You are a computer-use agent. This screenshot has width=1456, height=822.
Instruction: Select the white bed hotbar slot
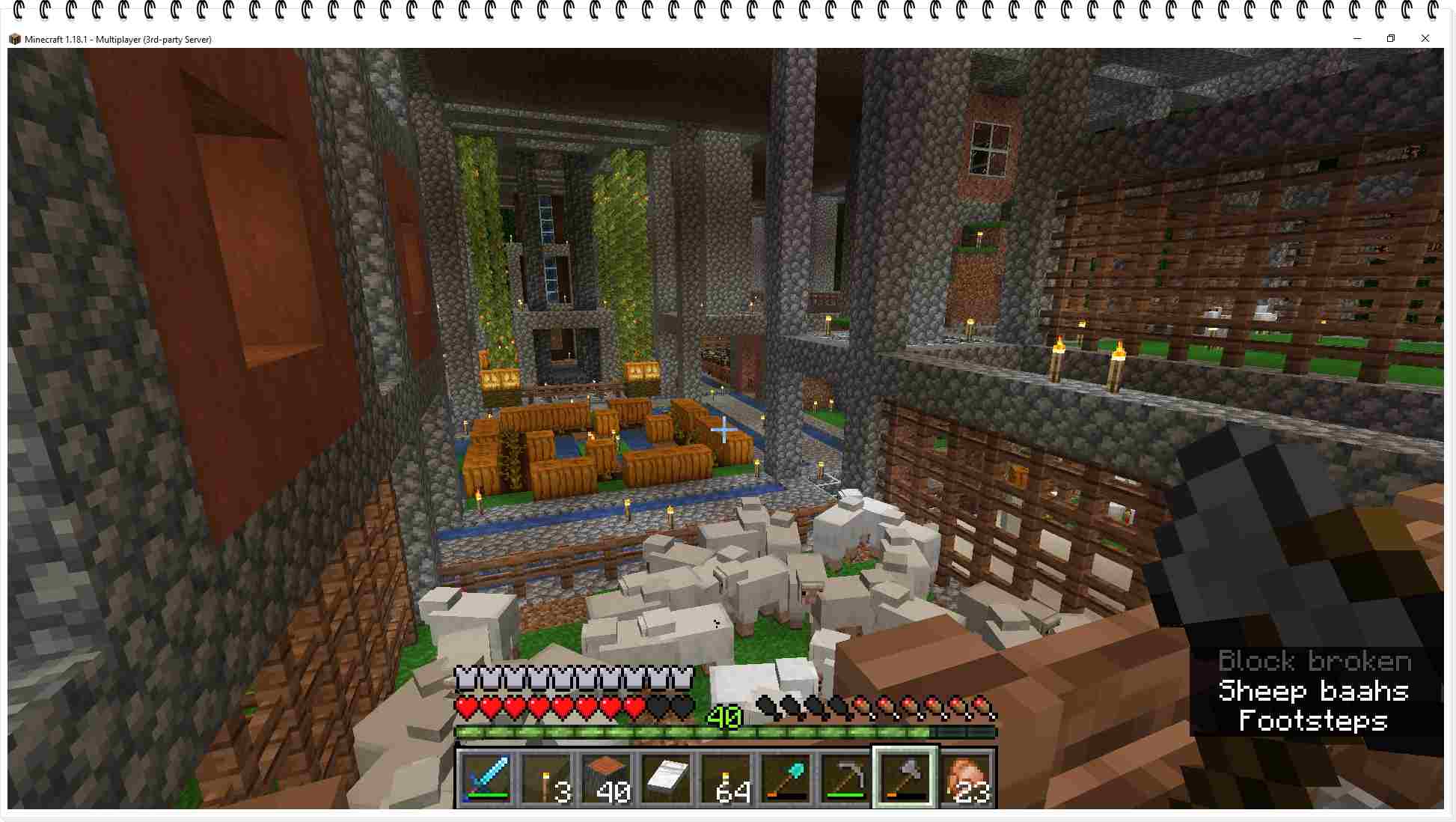pos(666,778)
